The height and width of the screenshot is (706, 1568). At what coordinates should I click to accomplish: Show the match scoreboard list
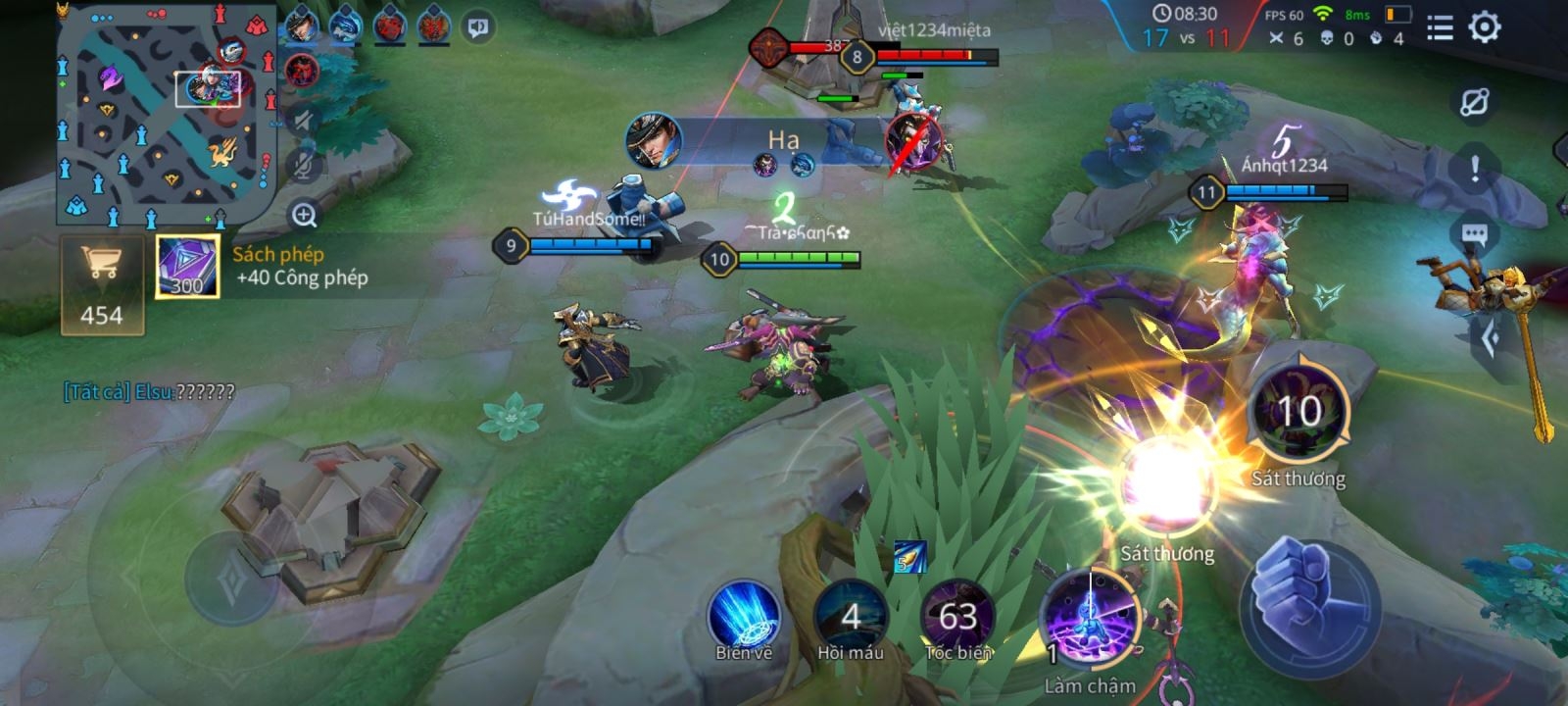click(1439, 27)
